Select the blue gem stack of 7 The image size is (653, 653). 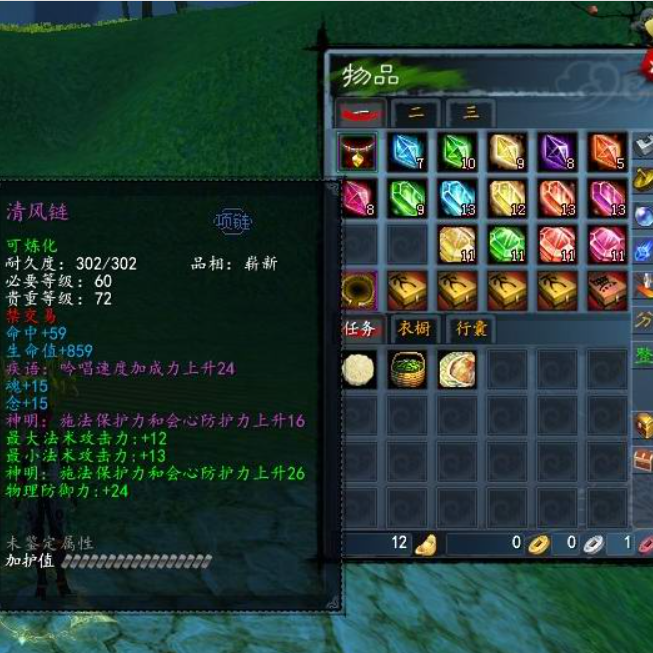pyautogui.click(x=408, y=152)
